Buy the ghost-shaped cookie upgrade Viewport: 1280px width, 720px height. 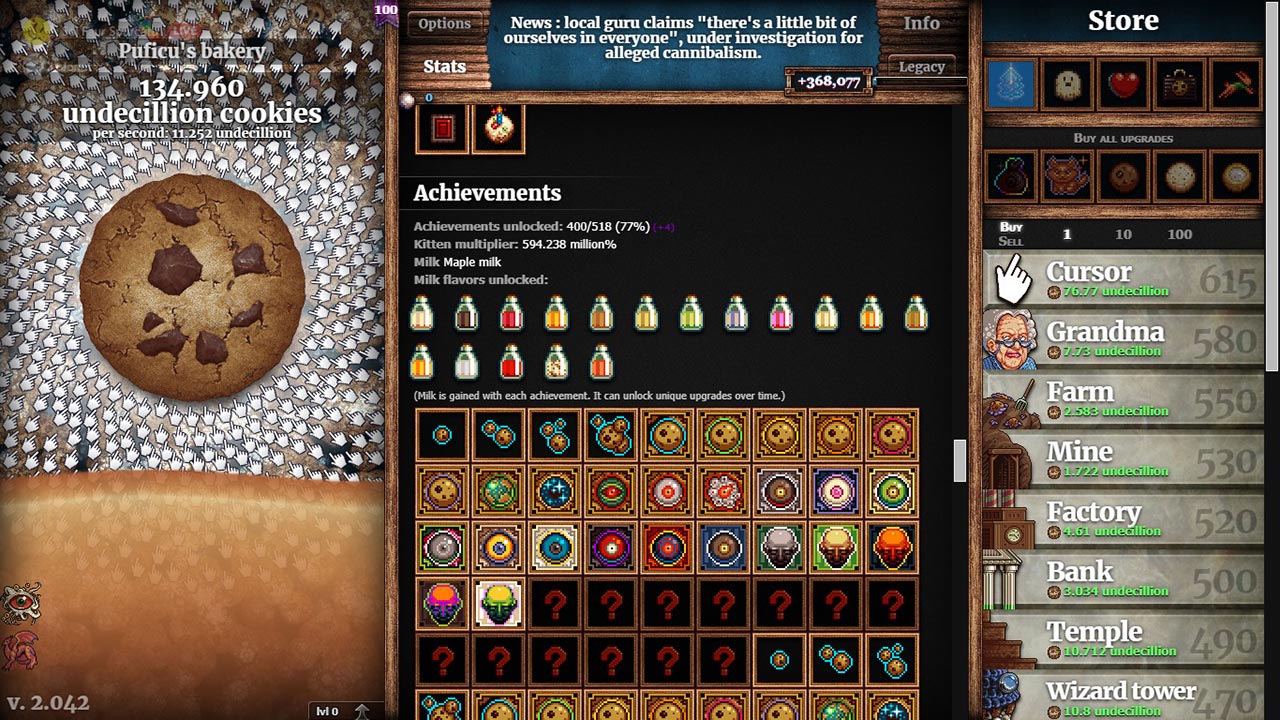click(x=1067, y=85)
